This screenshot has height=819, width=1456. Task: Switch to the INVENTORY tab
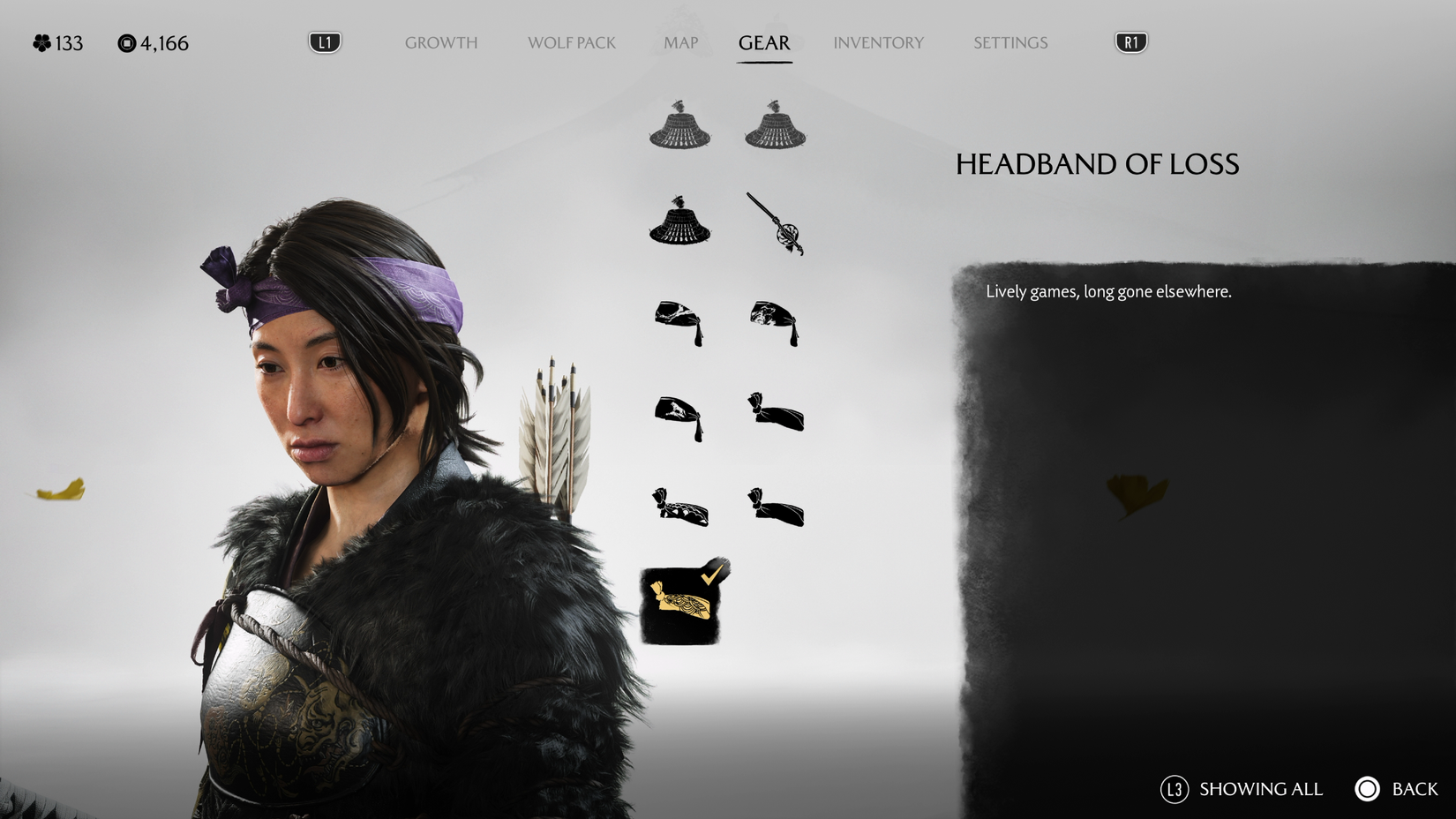[878, 41]
